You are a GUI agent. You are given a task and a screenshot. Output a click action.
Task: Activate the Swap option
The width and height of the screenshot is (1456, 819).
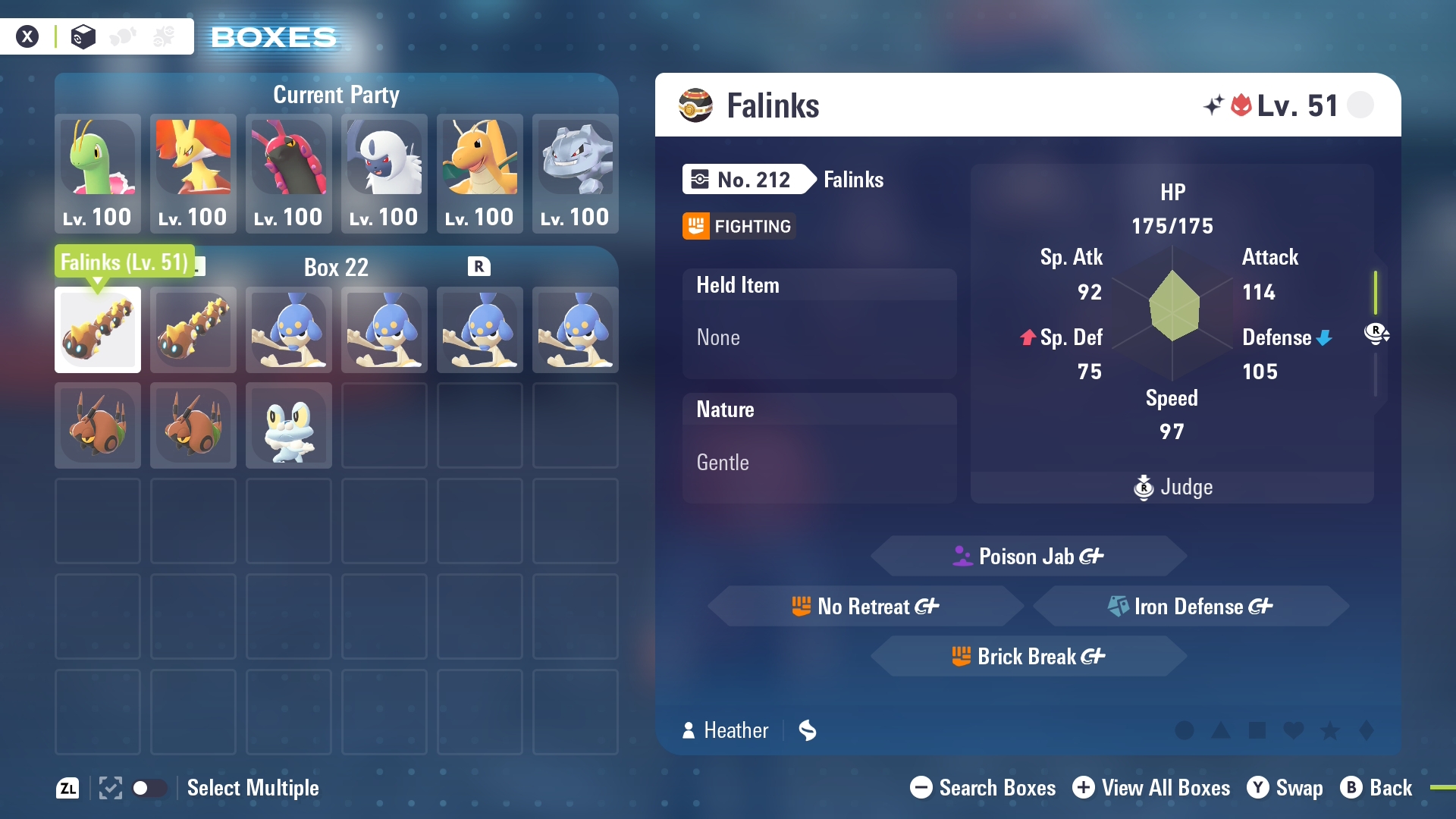[1285, 788]
